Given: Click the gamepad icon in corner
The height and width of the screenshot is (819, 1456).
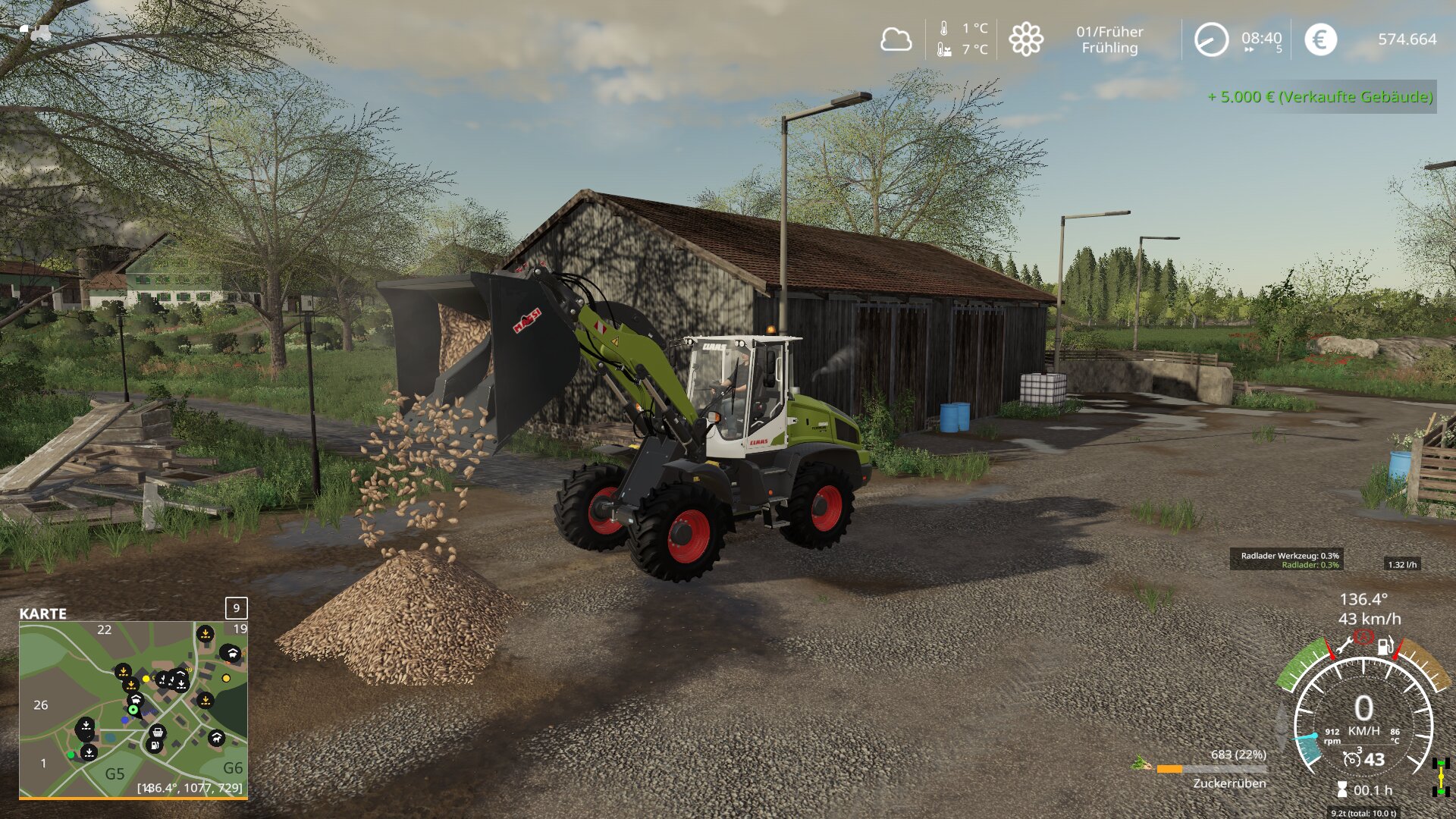Looking at the screenshot, I should (36, 32).
